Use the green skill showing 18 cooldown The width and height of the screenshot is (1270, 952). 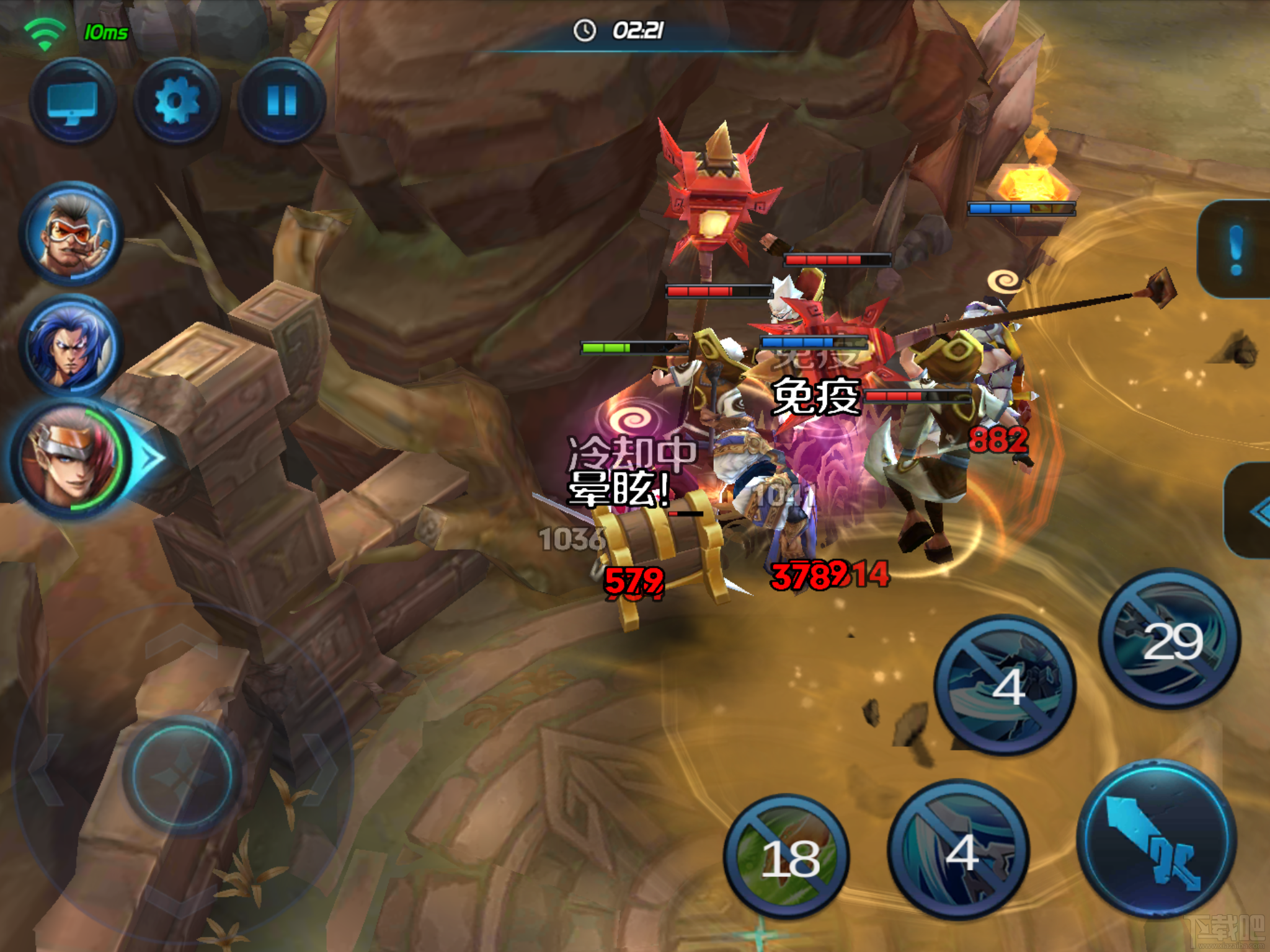(x=788, y=857)
